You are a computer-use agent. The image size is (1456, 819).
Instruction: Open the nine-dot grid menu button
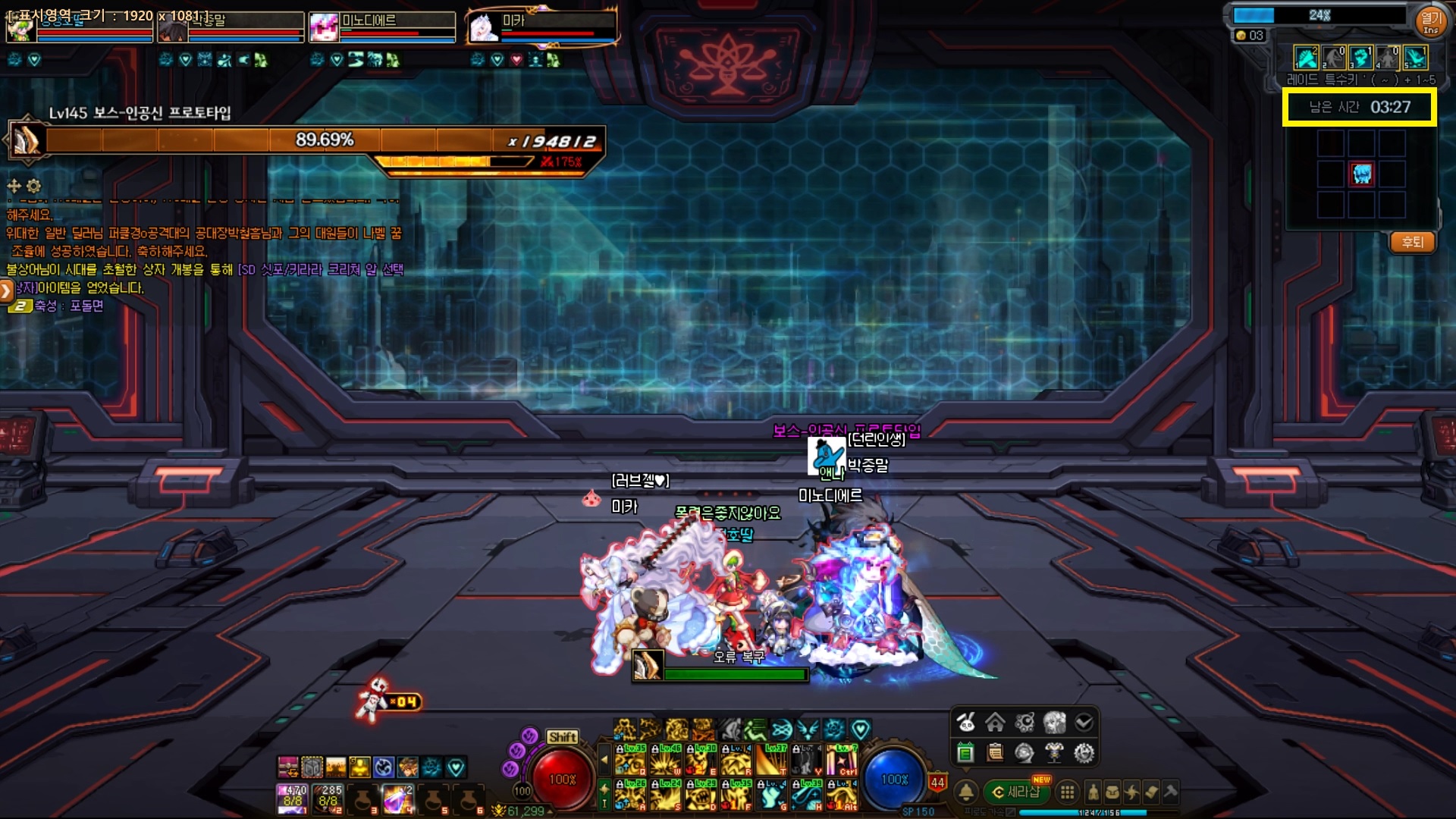tap(1067, 792)
